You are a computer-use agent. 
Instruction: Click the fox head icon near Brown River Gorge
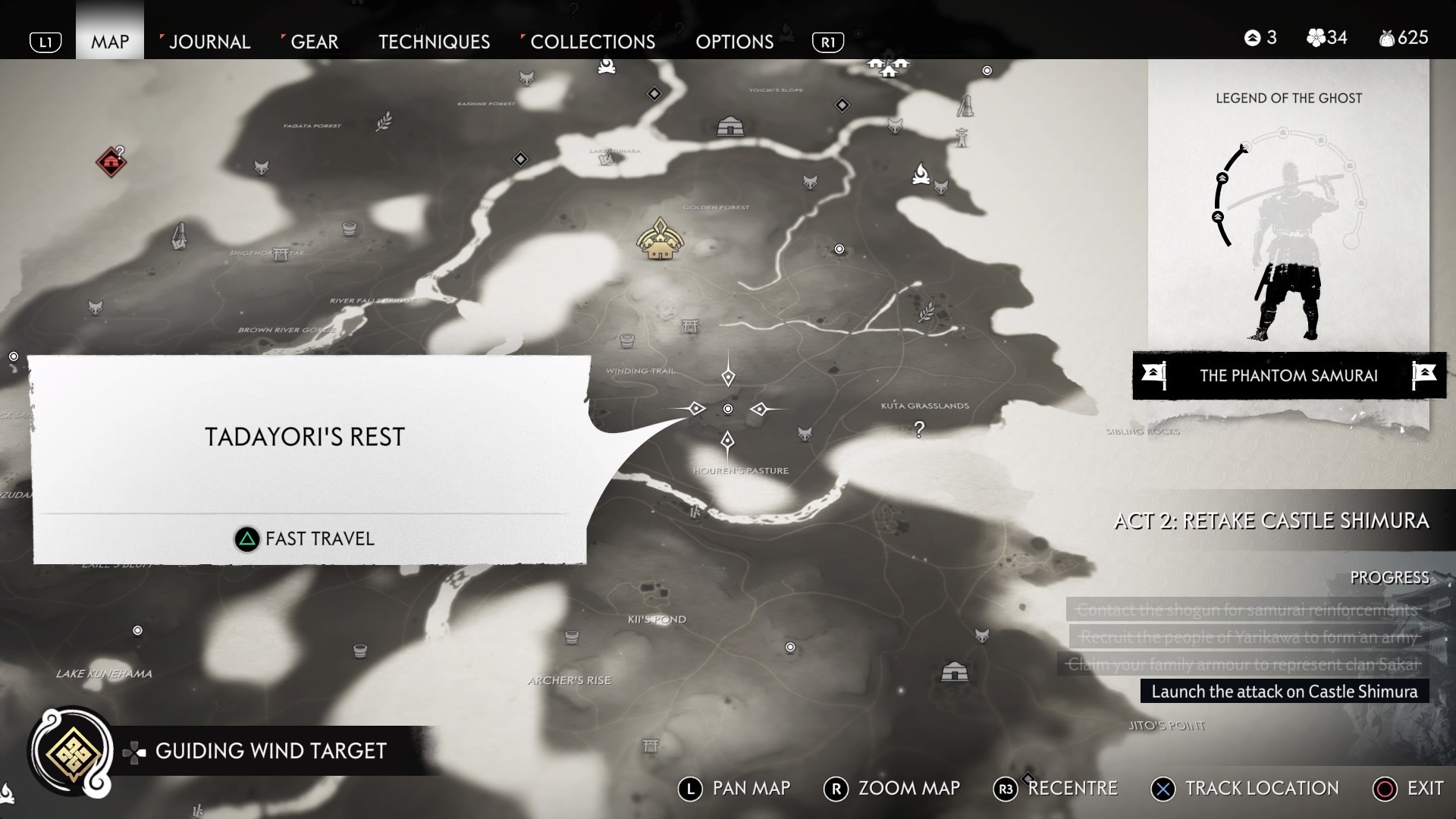(94, 309)
